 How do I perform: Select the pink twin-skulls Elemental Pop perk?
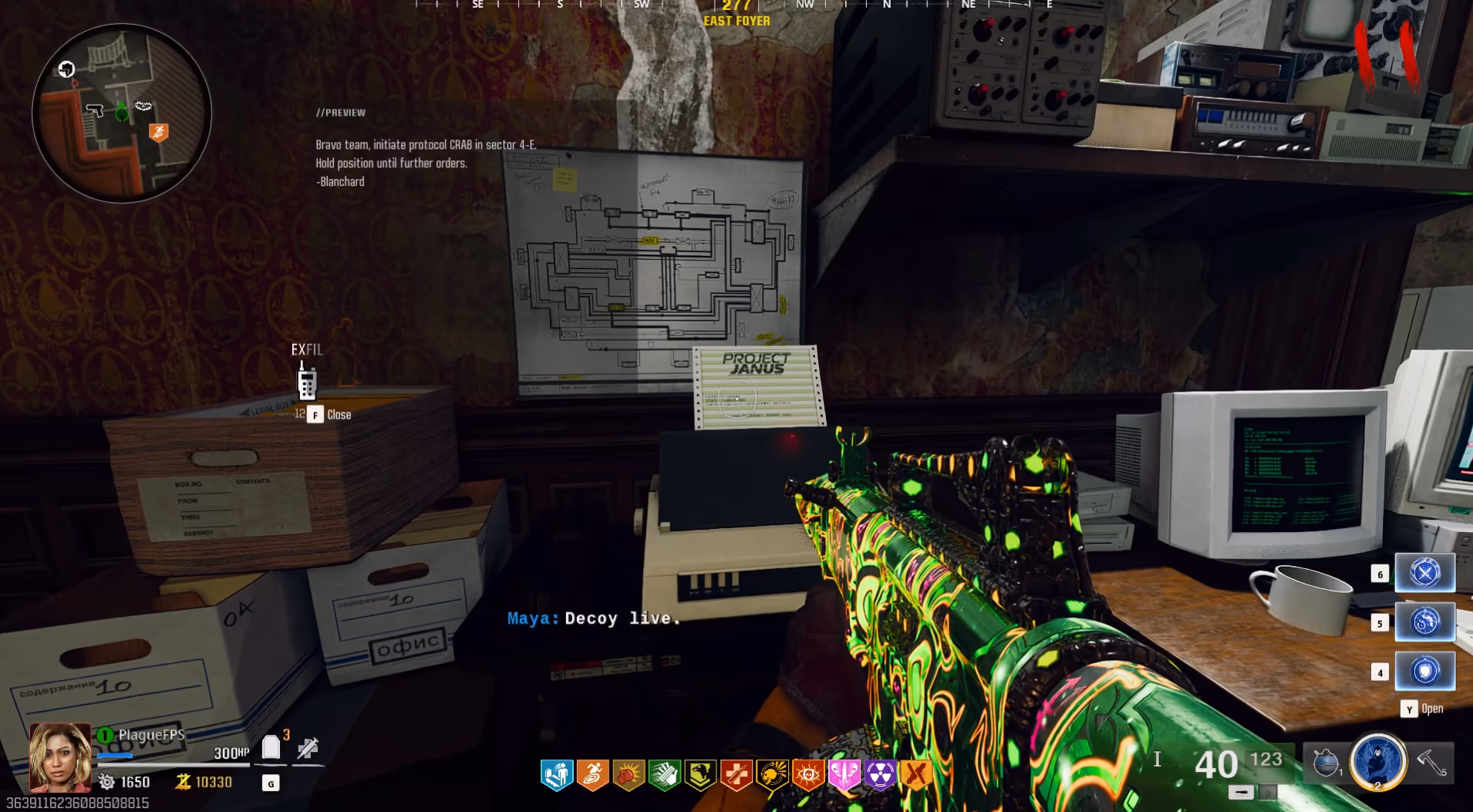pos(844,775)
